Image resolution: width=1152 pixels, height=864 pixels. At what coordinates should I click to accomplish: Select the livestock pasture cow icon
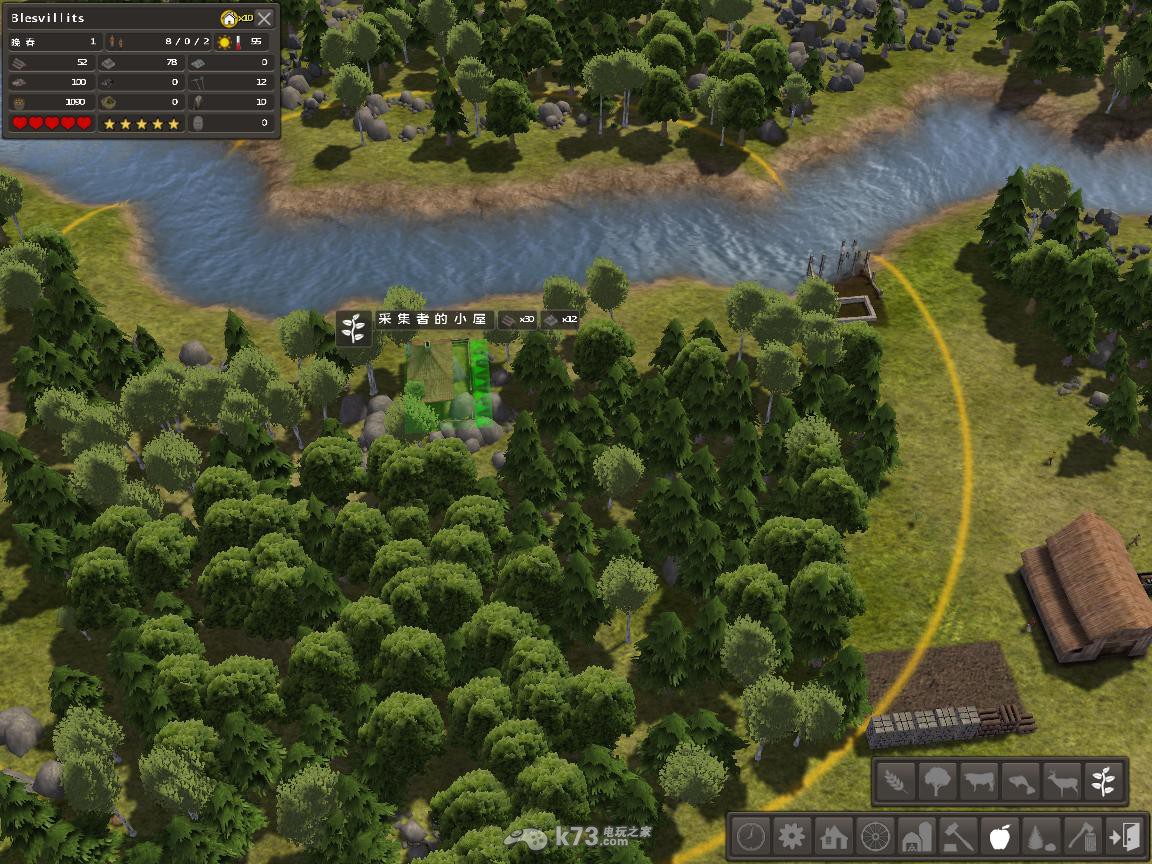[979, 780]
